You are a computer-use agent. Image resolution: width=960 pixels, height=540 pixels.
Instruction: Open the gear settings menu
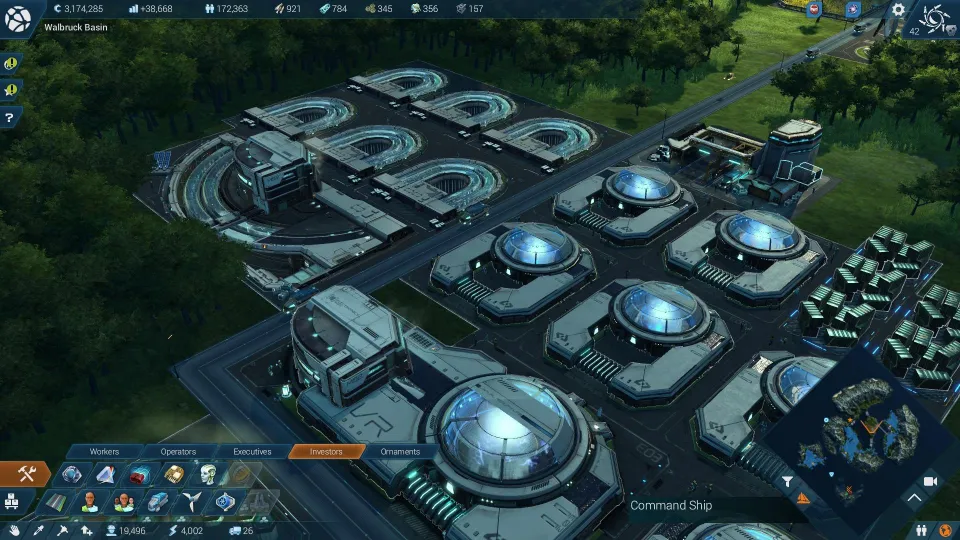pyautogui.click(x=898, y=10)
